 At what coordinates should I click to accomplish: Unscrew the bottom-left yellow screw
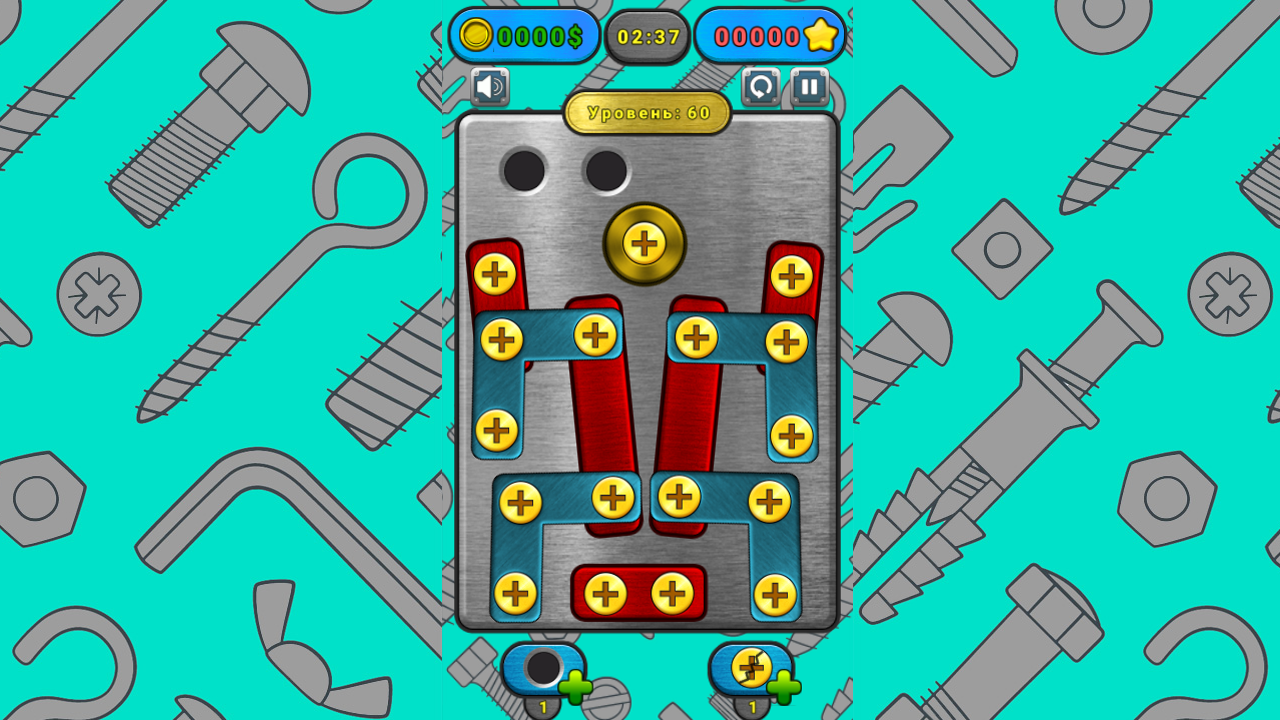(x=517, y=591)
